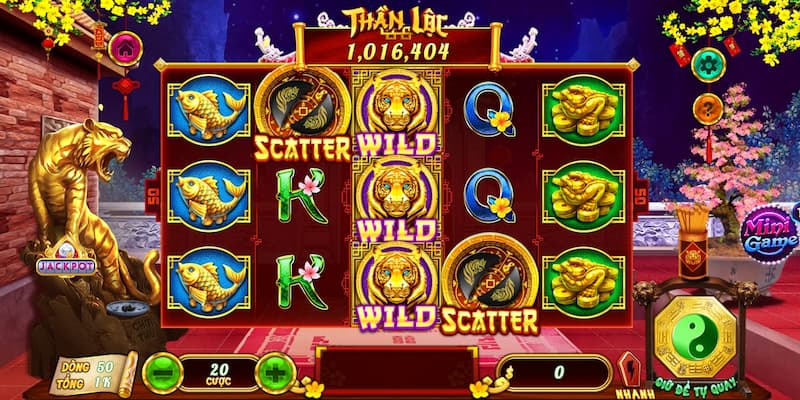Increase the bet with the plus button
The image size is (800, 400).
click(275, 373)
